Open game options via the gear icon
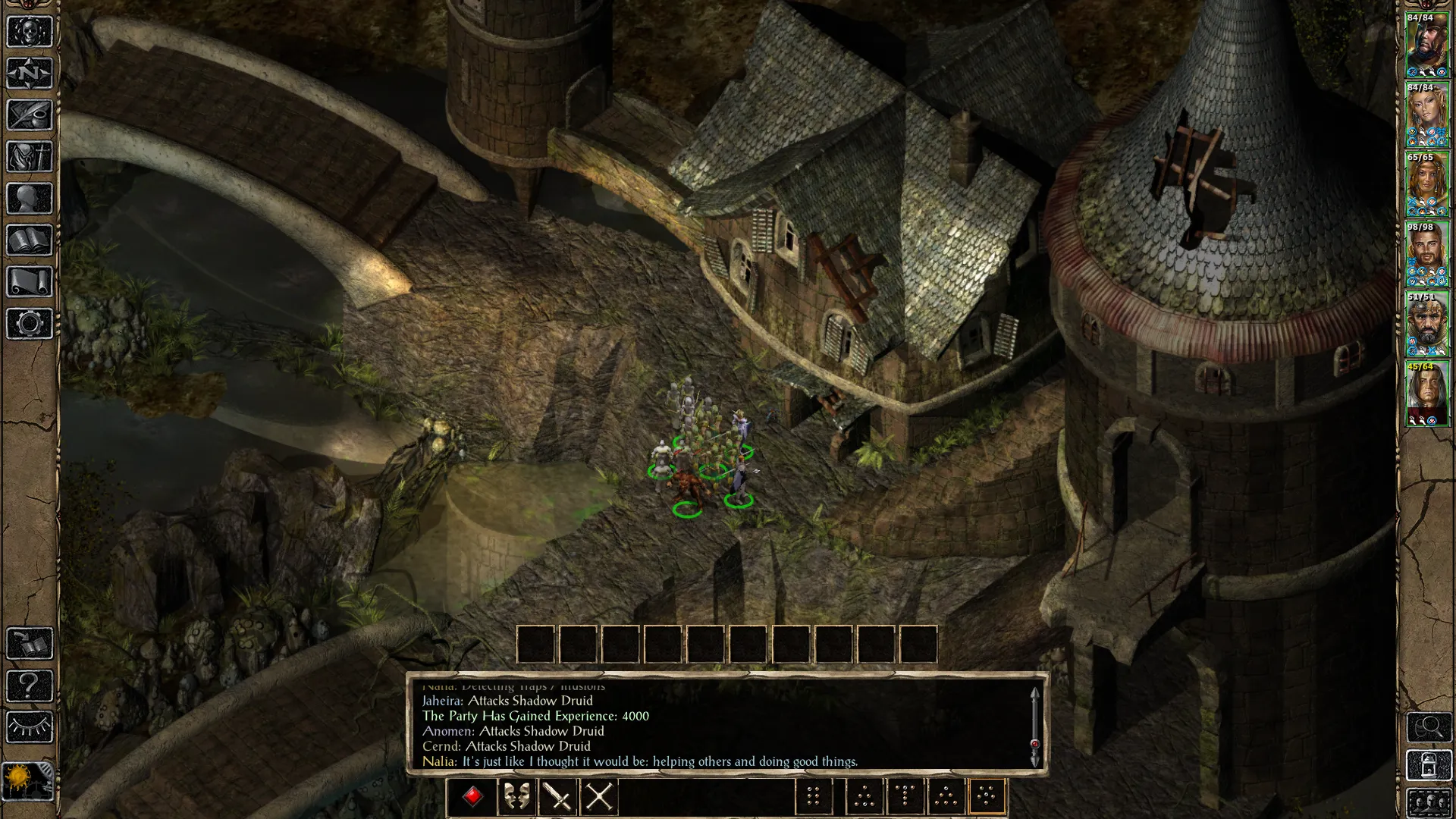Viewport: 1456px width, 819px height. 30,324
